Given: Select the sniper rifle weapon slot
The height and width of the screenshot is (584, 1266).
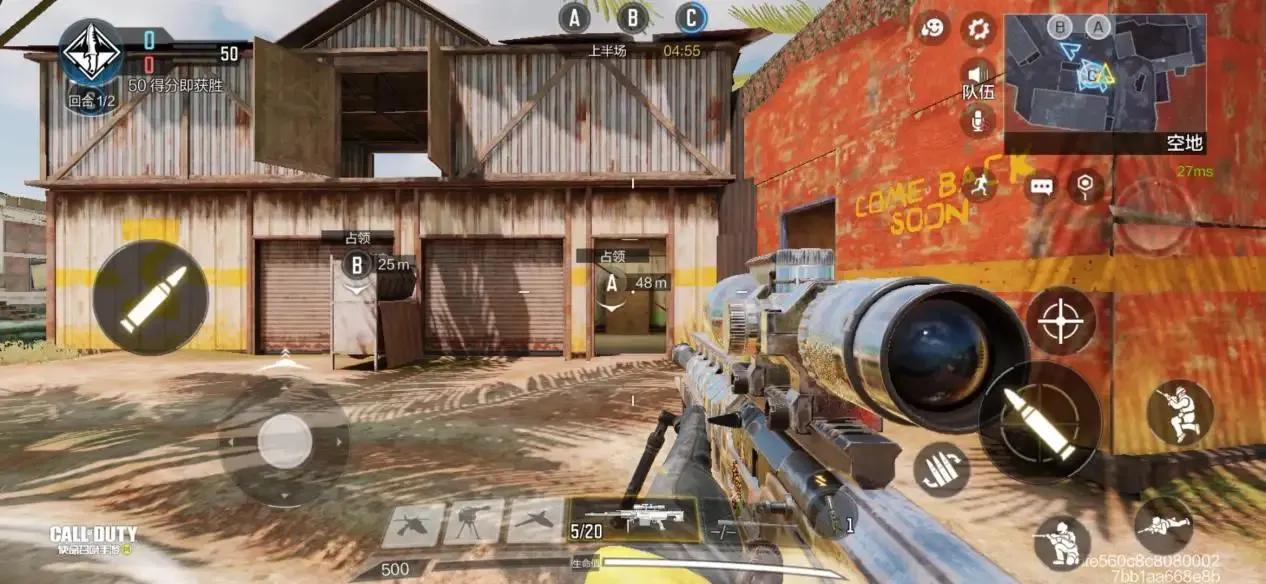Looking at the screenshot, I should 634,520.
